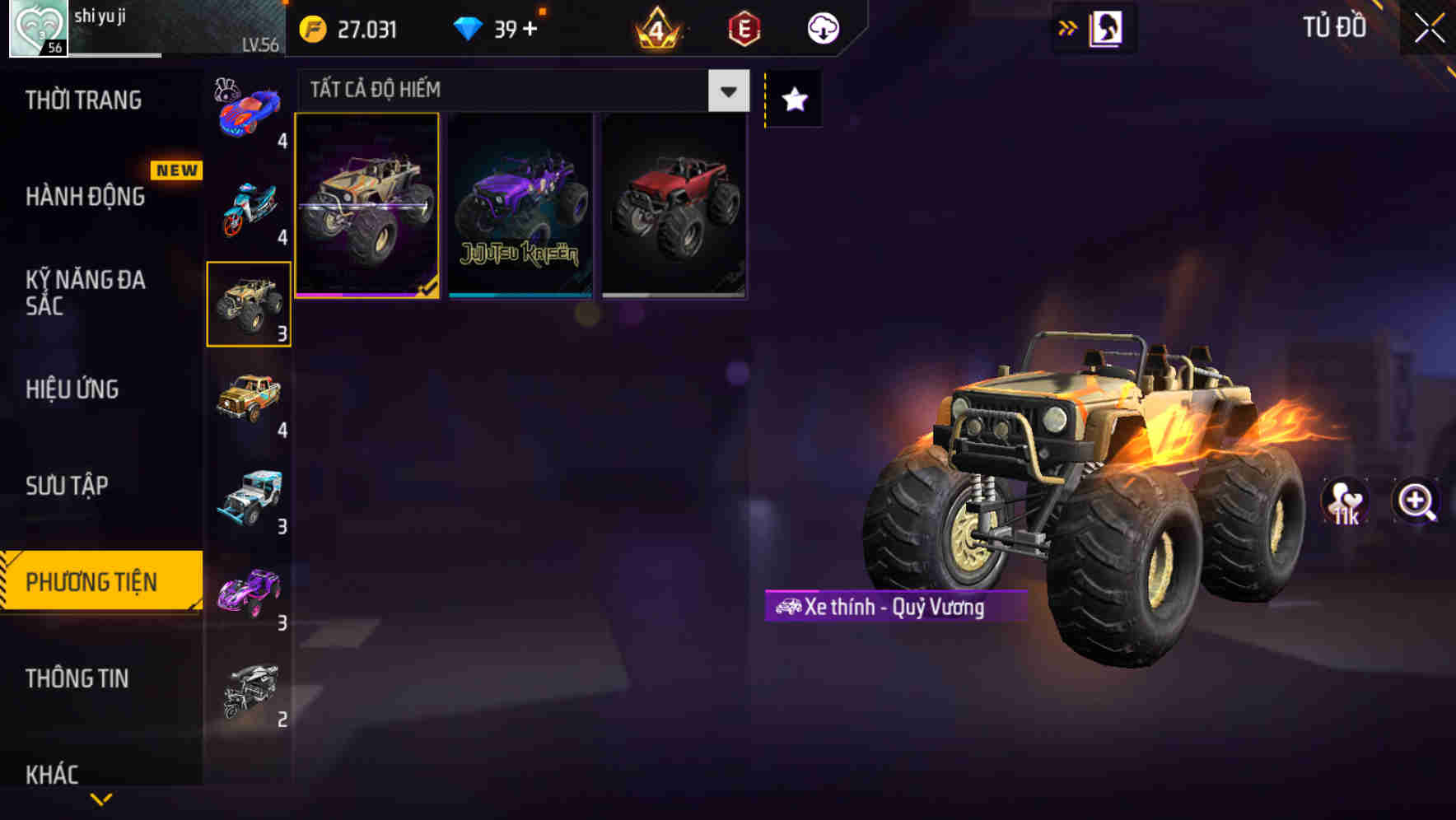Expand the sidebar with the chevron below KHÁC
1456x820 pixels.
click(100, 800)
